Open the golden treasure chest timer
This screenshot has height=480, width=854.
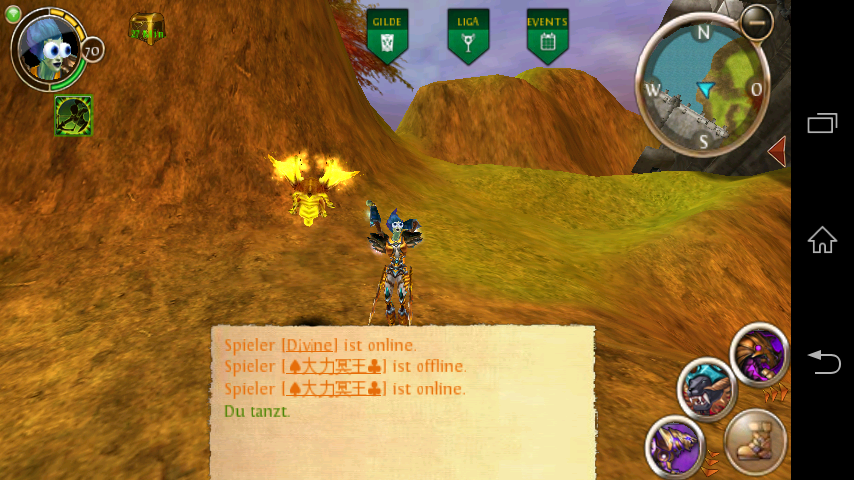click(x=146, y=28)
